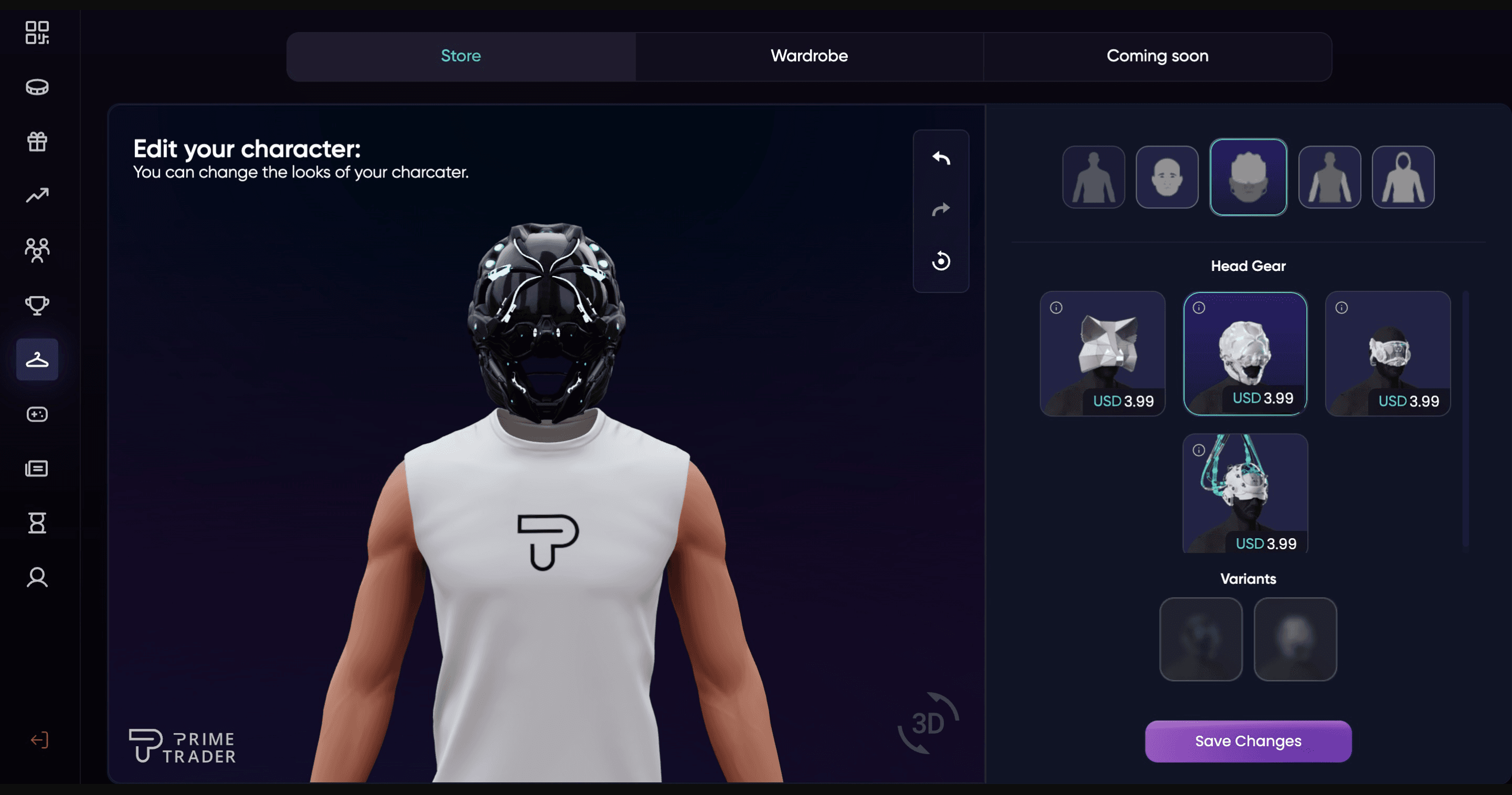Switch to the Wardrobe tab
The image size is (1512, 795).
coord(808,56)
